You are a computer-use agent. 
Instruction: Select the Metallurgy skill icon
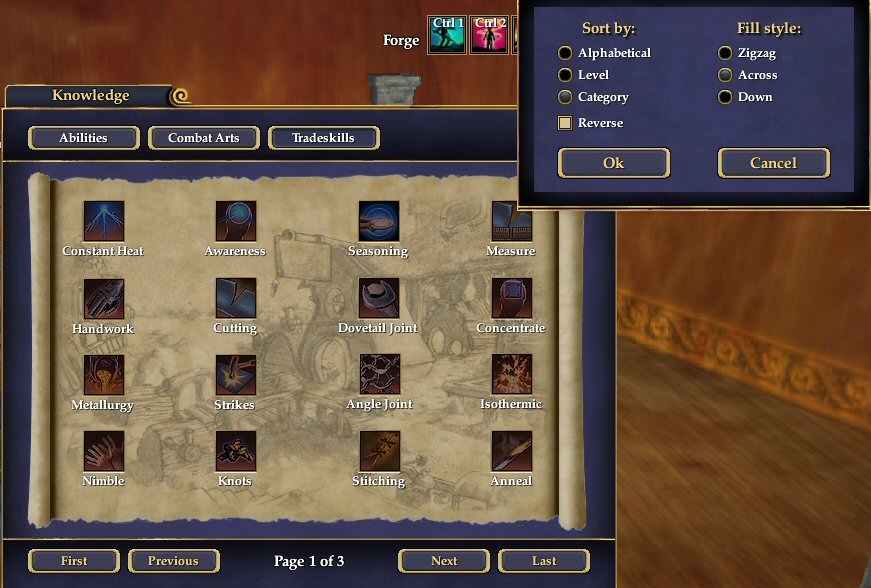(x=104, y=375)
